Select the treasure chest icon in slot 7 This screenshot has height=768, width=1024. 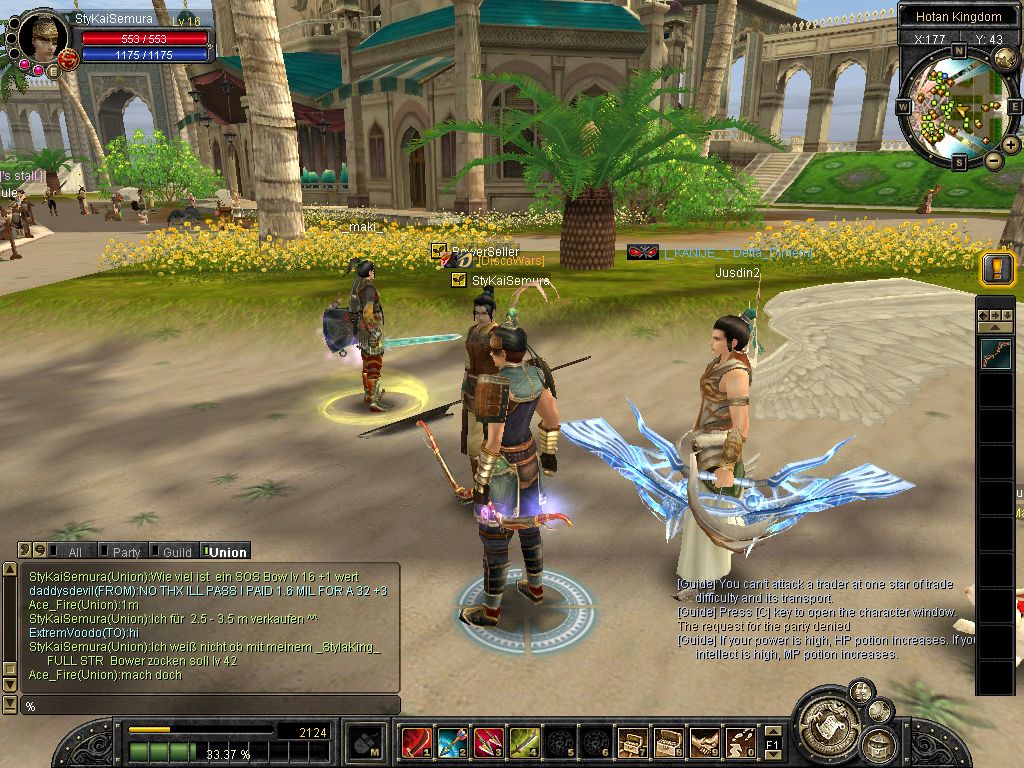coord(631,743)
